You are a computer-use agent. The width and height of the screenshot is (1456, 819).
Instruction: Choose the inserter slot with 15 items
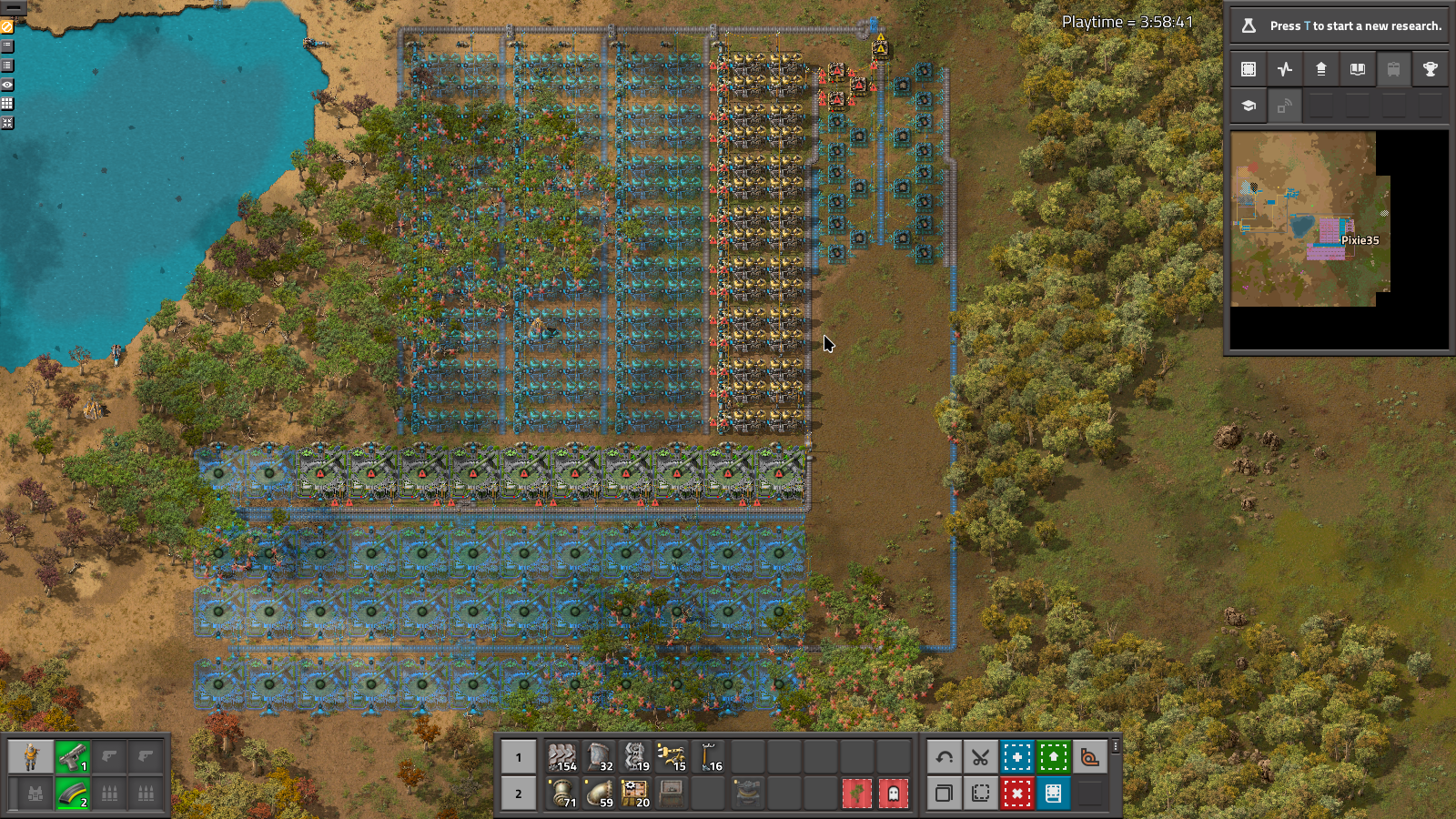click(x=672, y=757)
